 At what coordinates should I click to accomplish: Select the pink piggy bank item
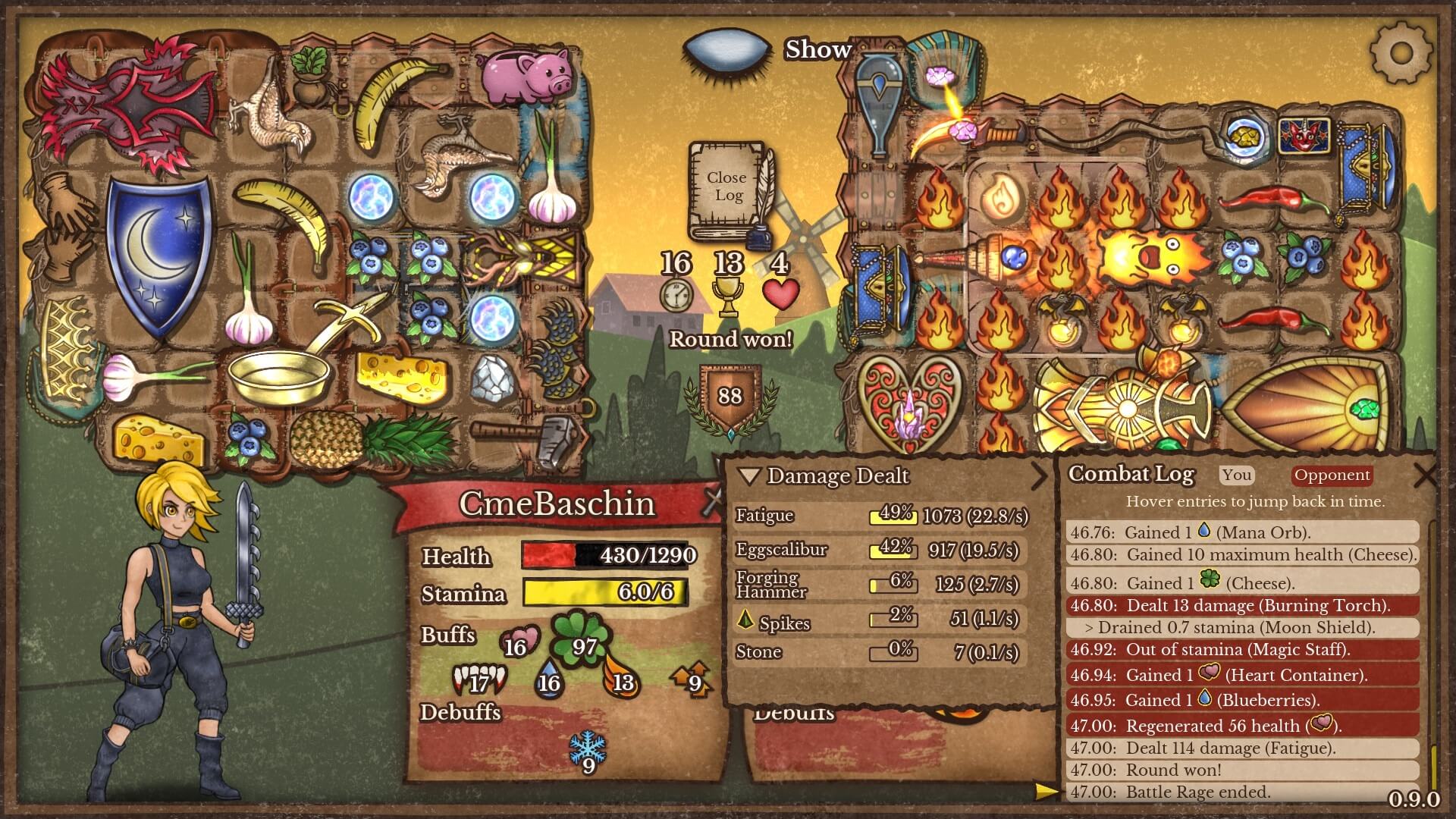pyautogui.click(x=526, y=76)
